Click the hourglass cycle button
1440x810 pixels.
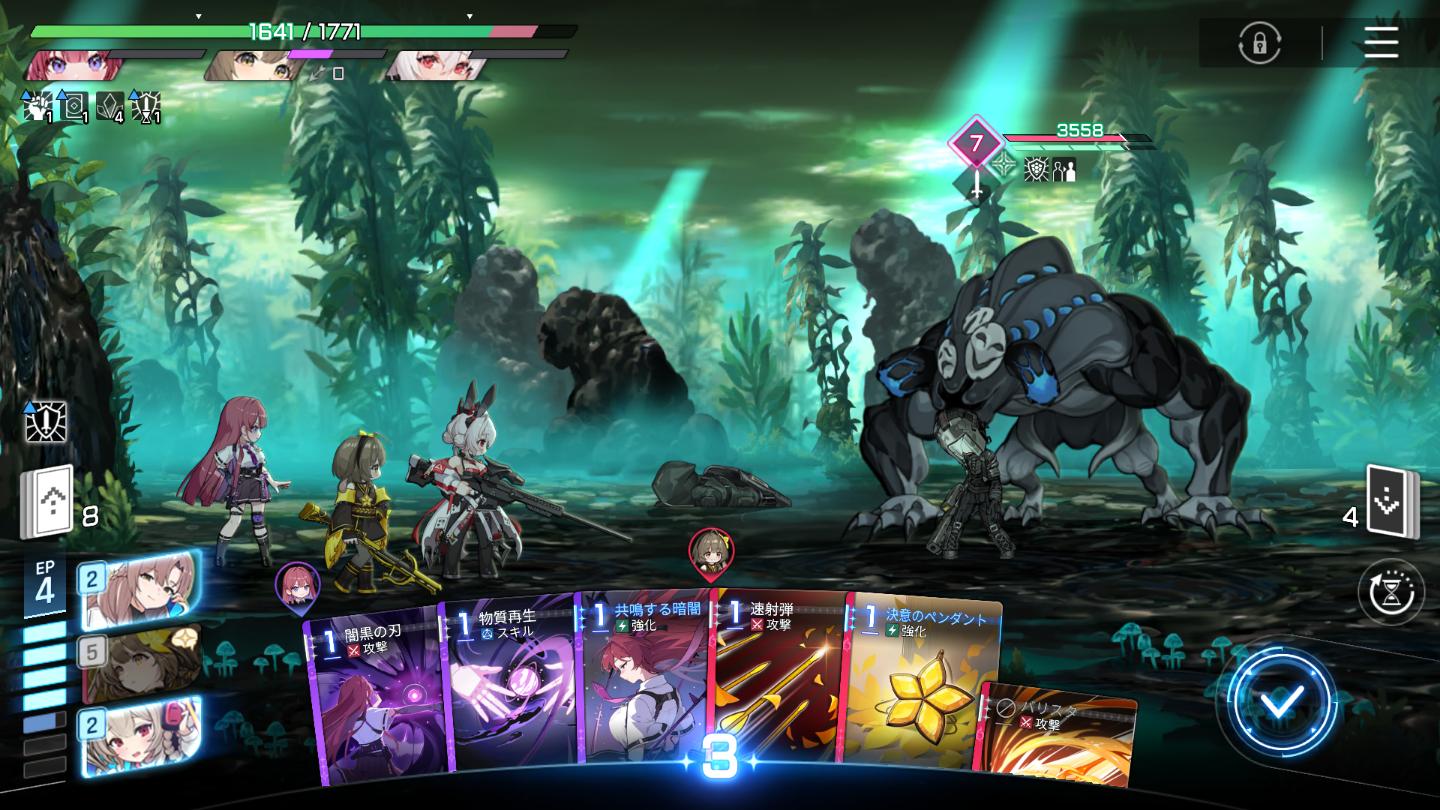coord(1391,592)
